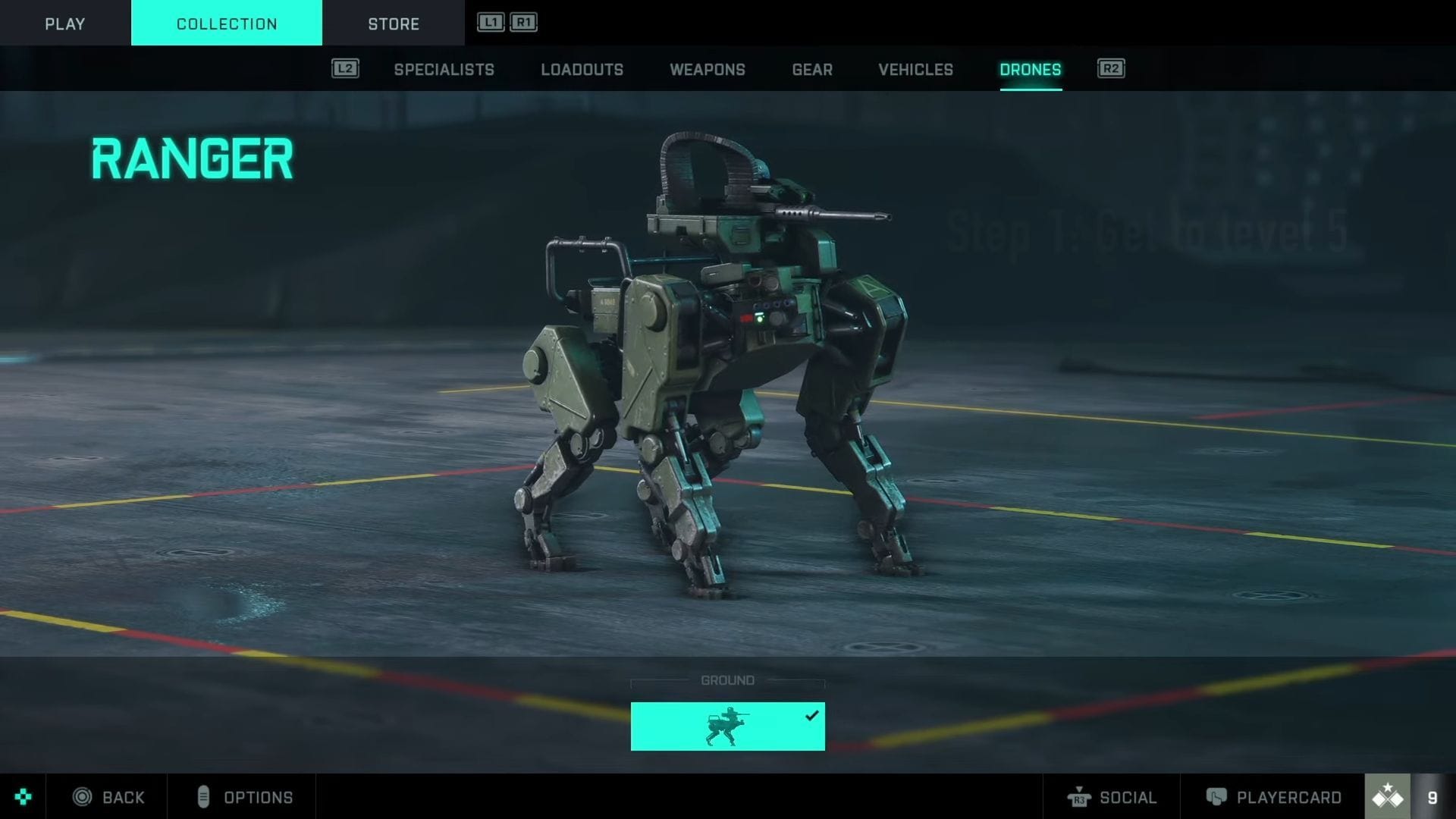Click the L2 category navigation indicator

click(346, 68)
